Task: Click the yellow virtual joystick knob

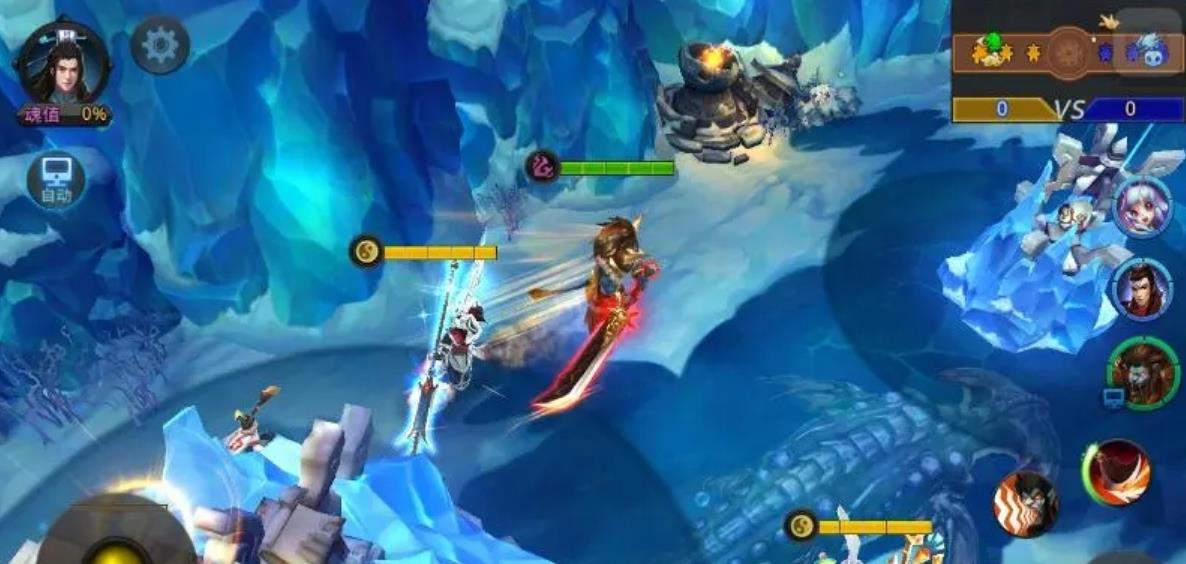Action: tap(117, 552)
